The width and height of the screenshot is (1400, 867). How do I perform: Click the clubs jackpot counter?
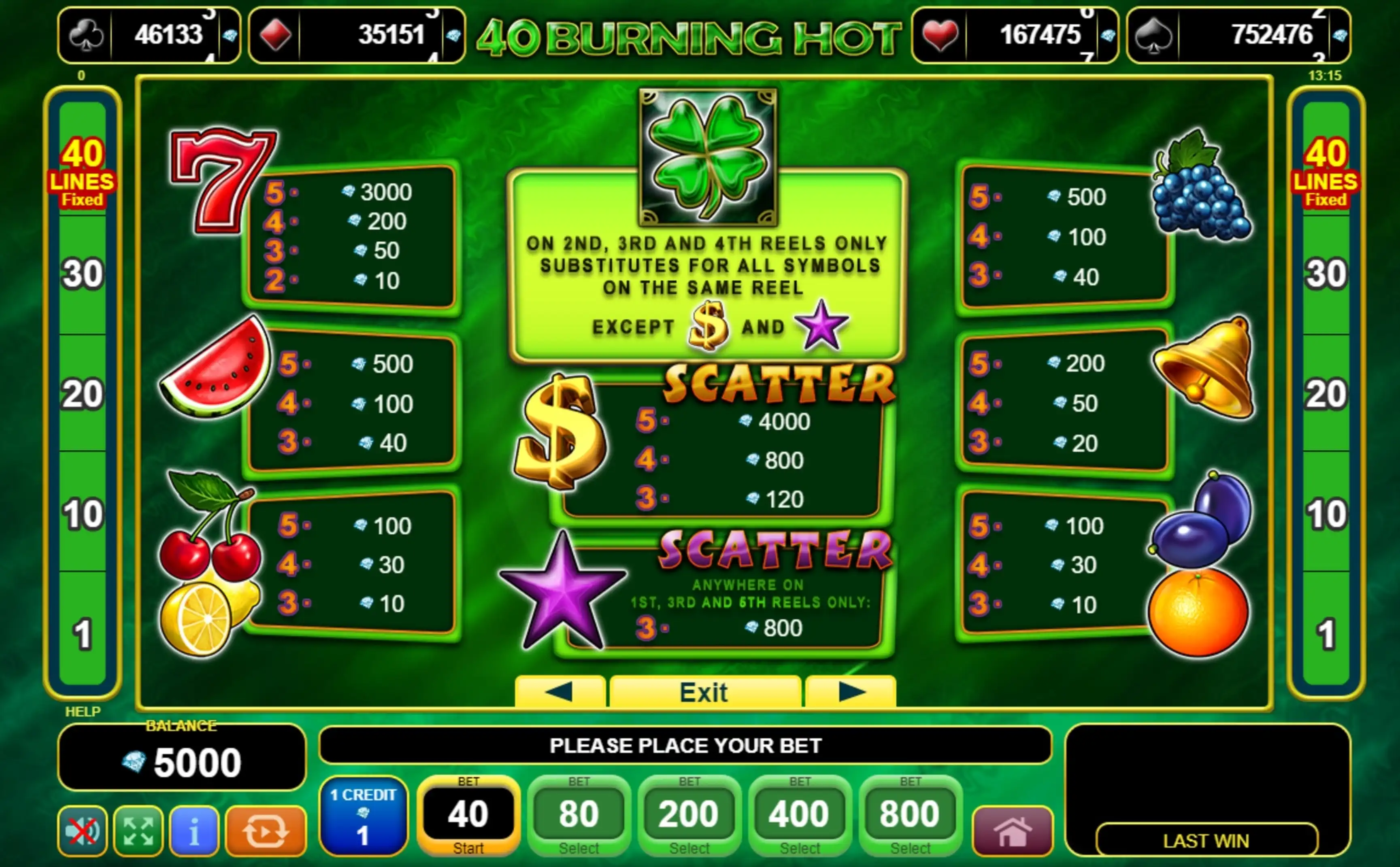click(x=149, y=35)
